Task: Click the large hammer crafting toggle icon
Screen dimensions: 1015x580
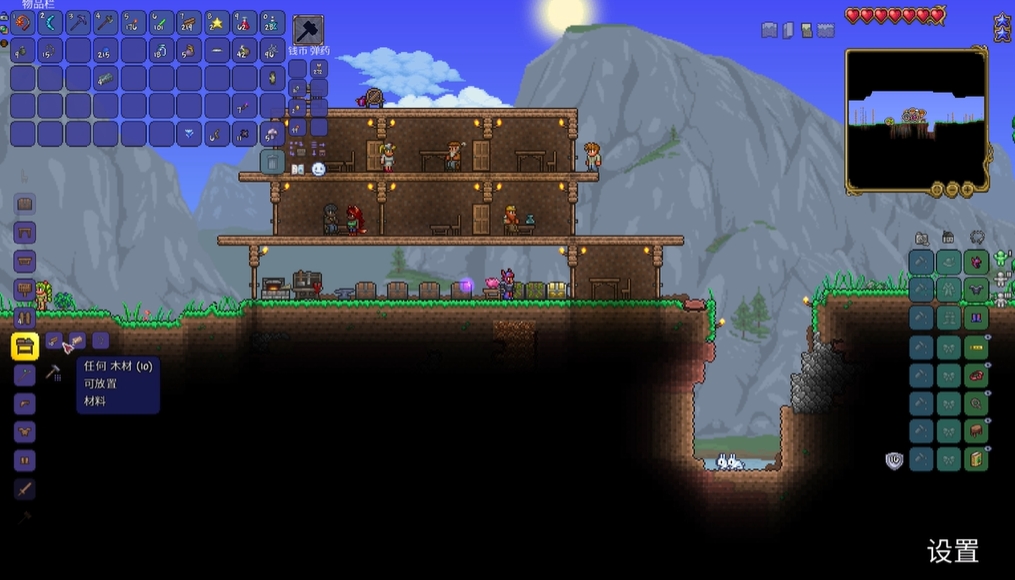Action: (308, 29)
